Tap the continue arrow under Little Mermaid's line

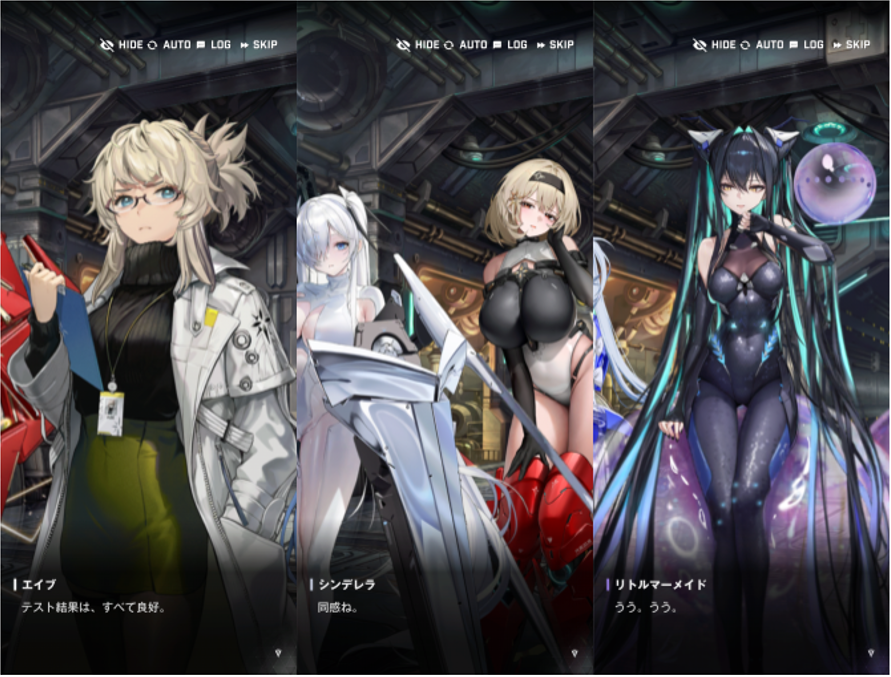click(x=872, y=653)
